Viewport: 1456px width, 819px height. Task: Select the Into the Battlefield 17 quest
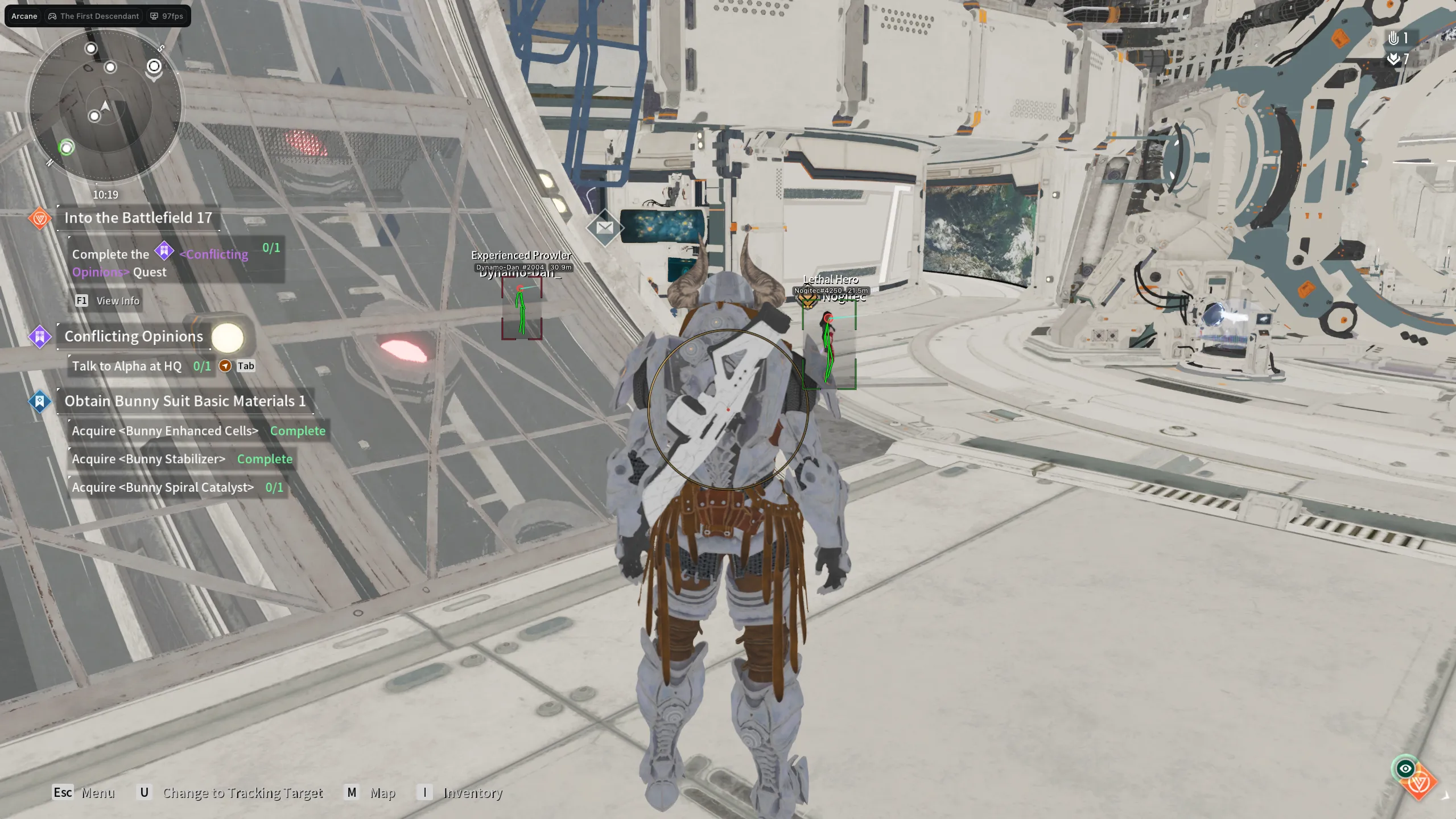(138, 217)
